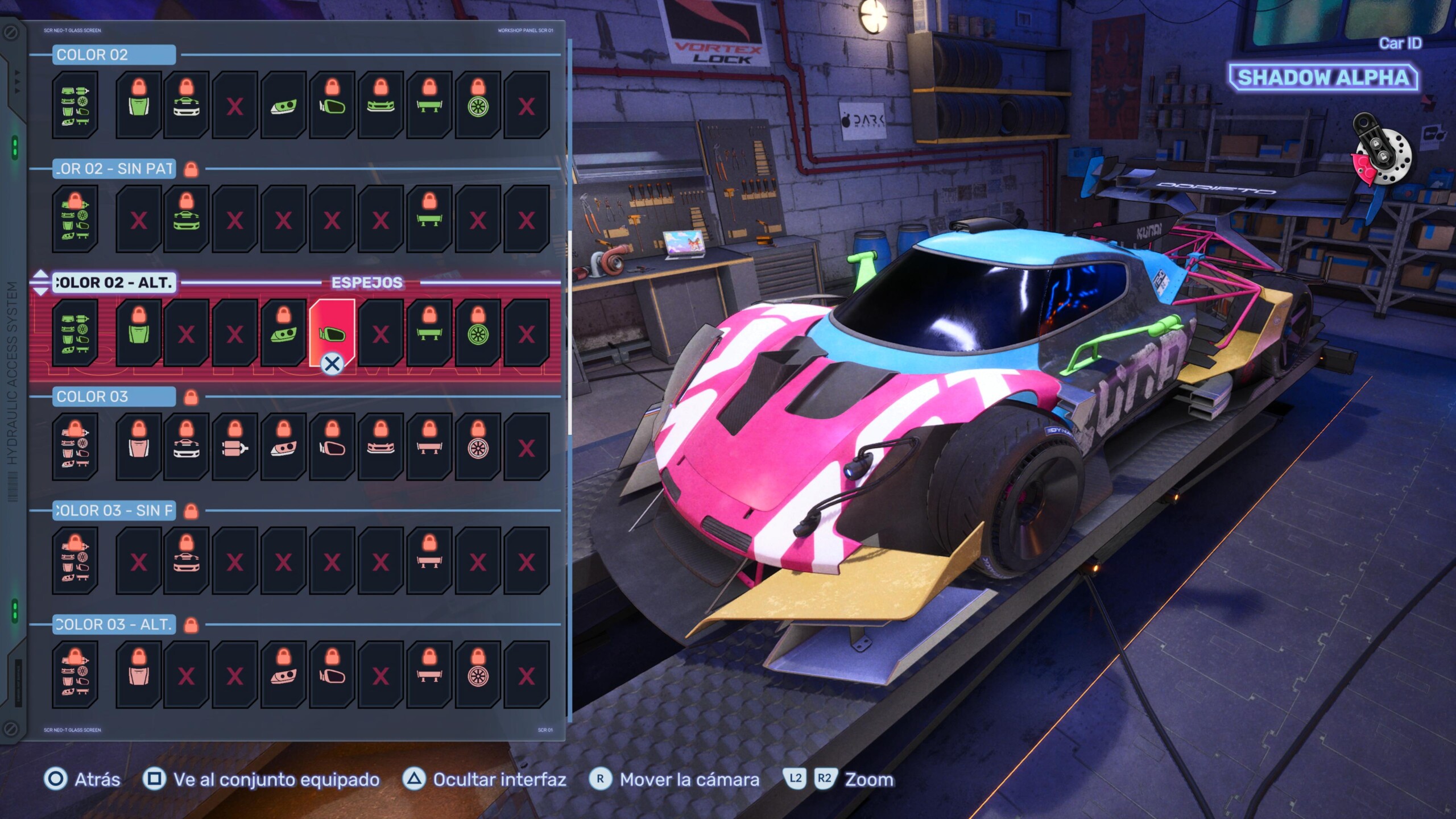Choose the locked car body in COLOR 02 - SIN PAT
The image size is (1456, 819).
point(187,219)
